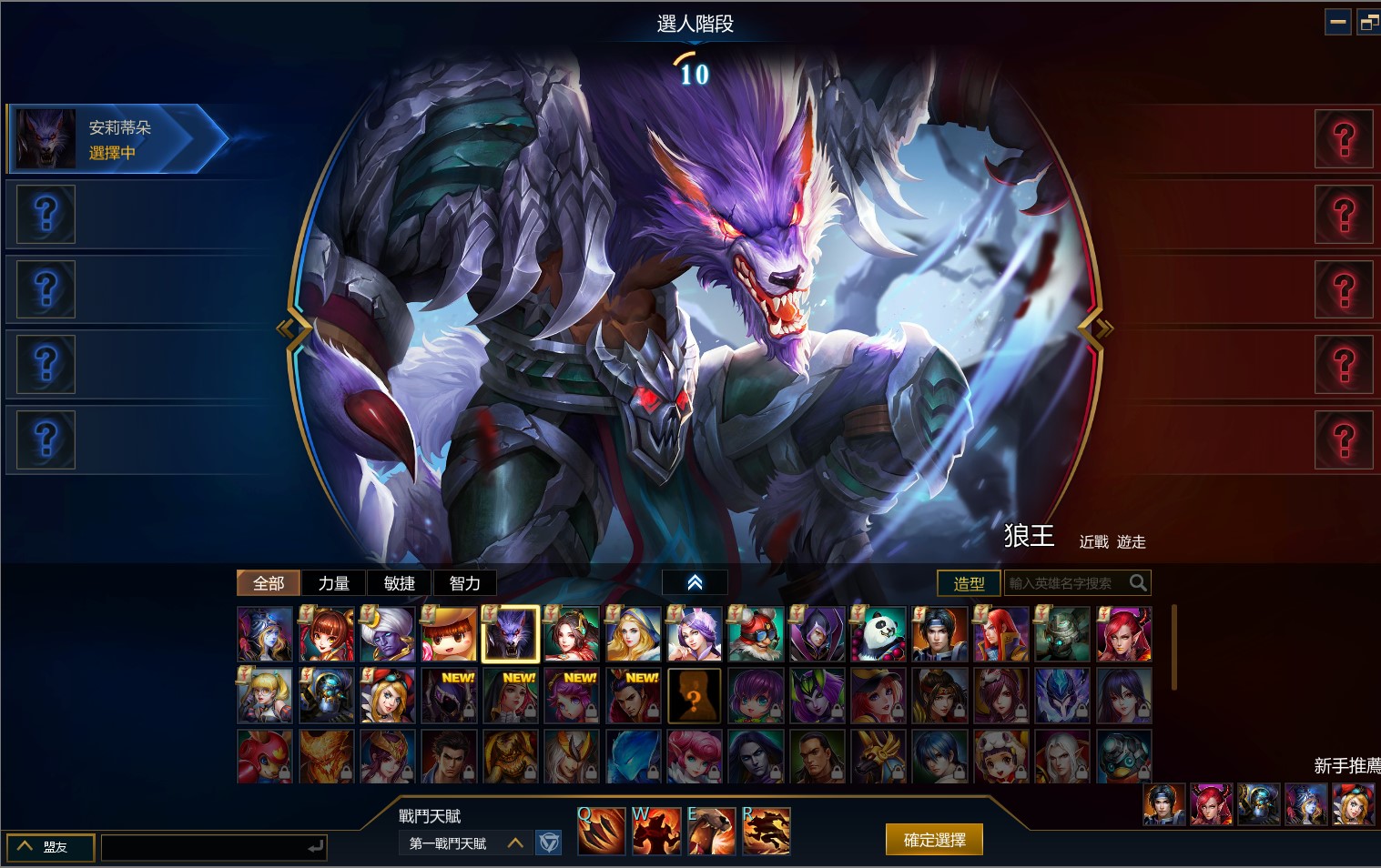
Task: View the W howling wolf ability
Action: (x=656, y=832)
